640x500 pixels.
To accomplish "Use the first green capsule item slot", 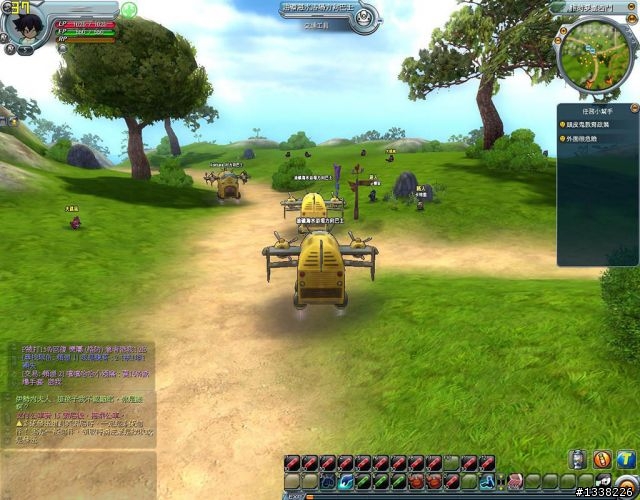I will tap(363, 481).
